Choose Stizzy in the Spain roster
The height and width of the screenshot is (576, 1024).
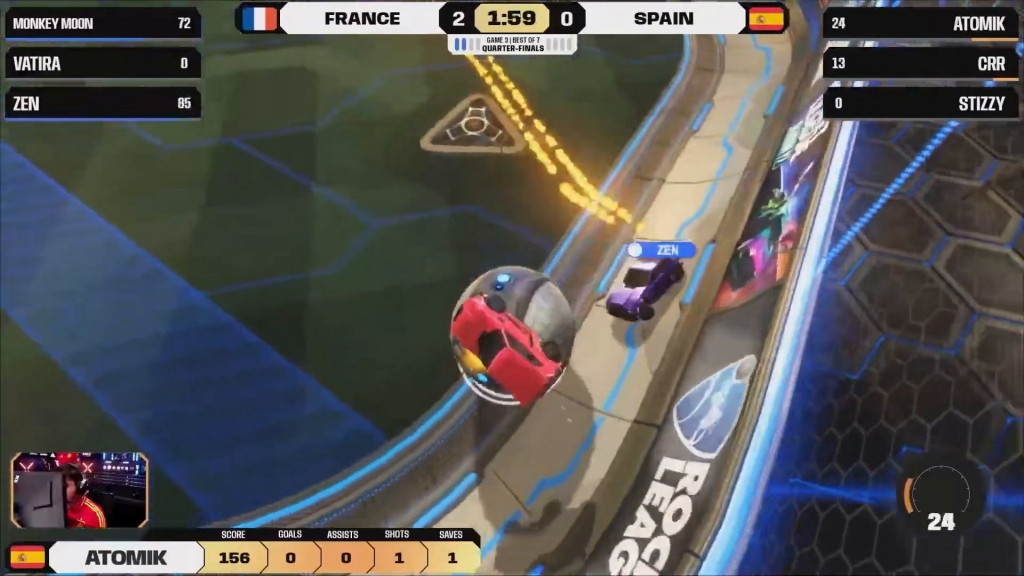[x=921, y=103]
